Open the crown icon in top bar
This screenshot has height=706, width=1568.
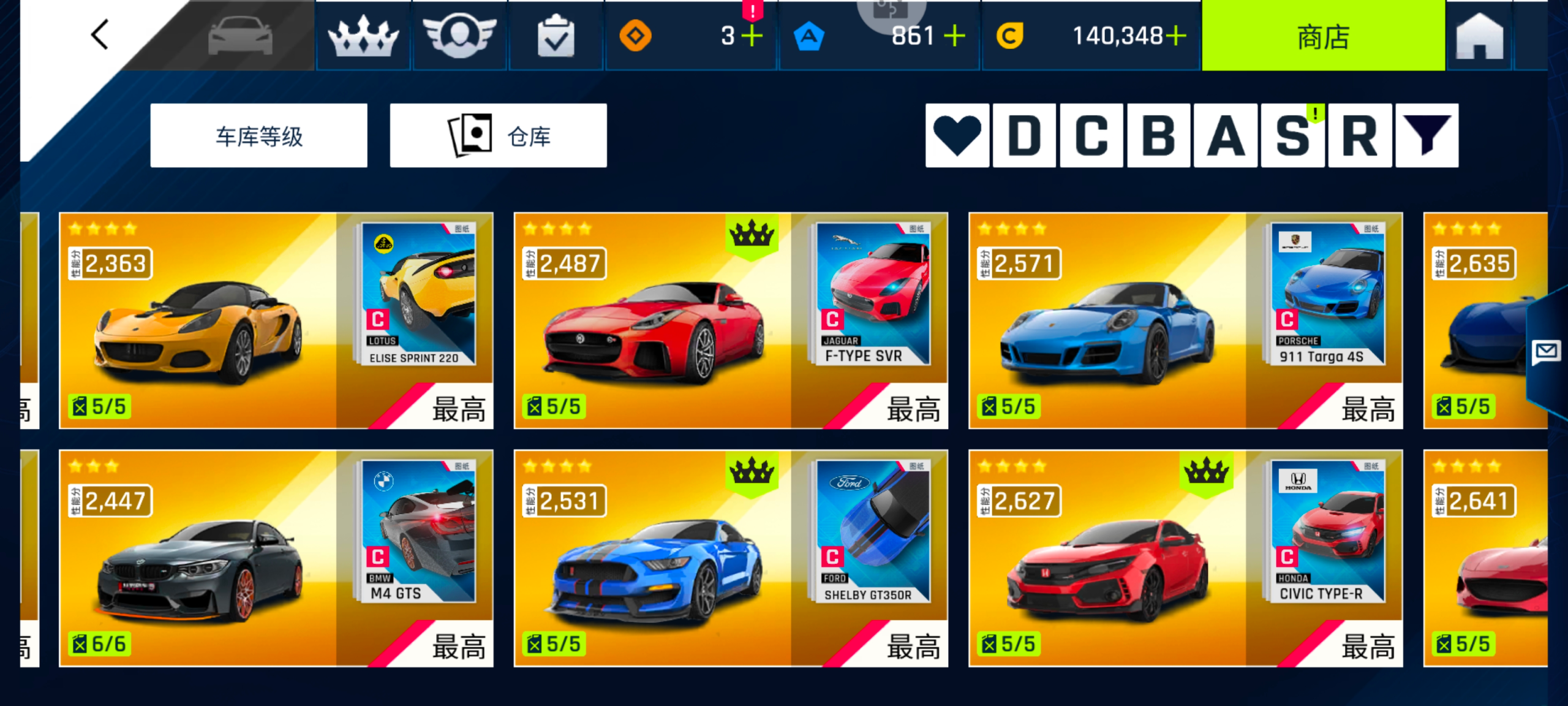363,37
